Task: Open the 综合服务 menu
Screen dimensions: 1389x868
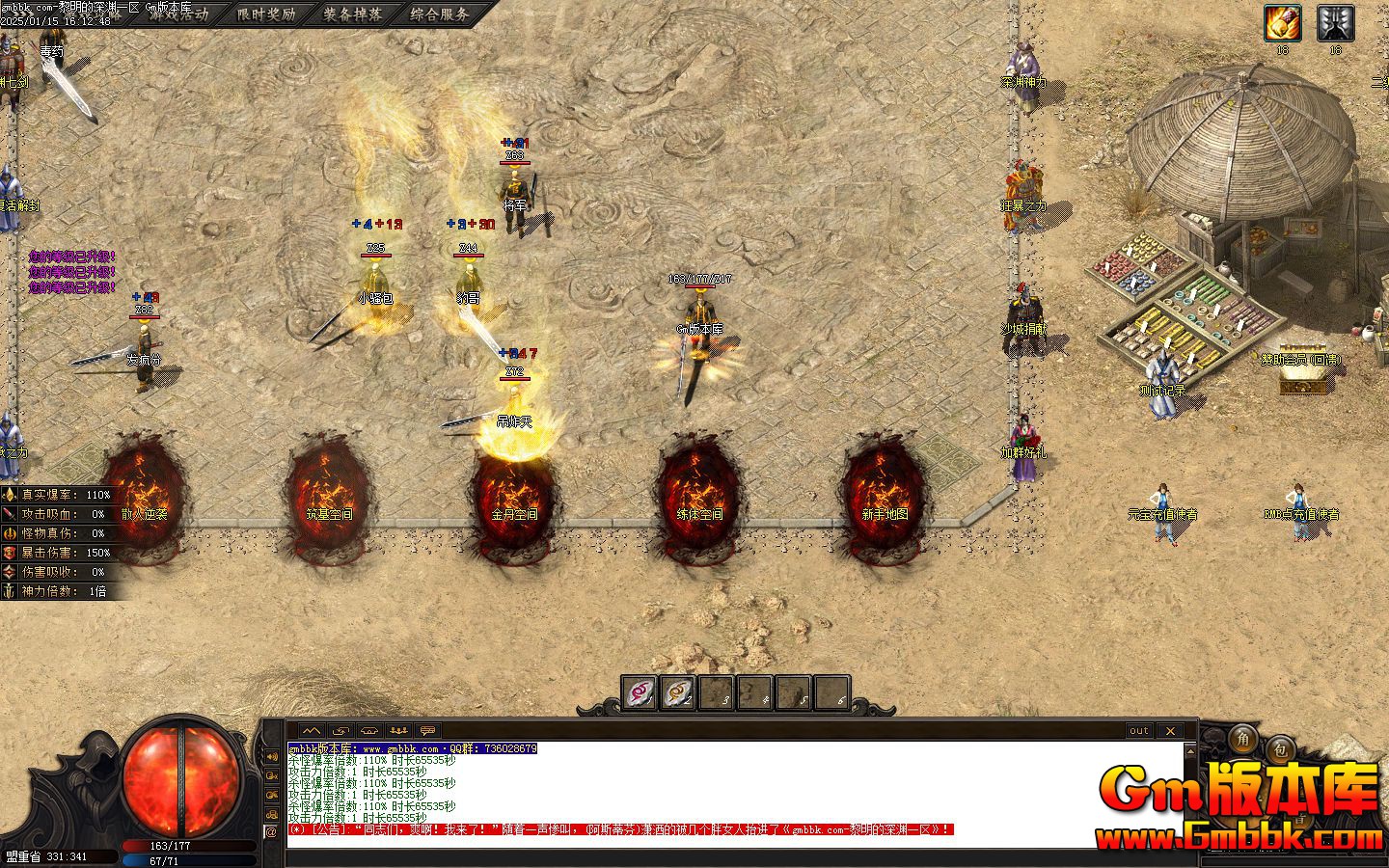Action: coord(439,14)
